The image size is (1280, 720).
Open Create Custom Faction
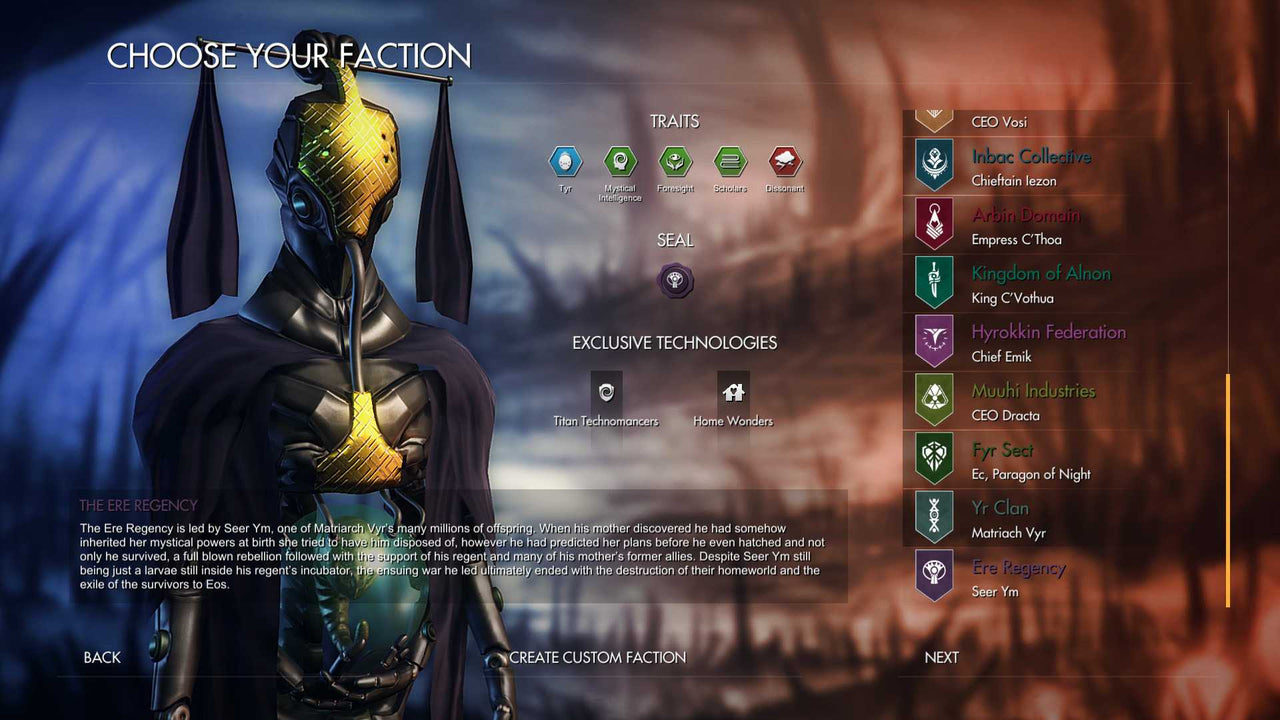597,657
